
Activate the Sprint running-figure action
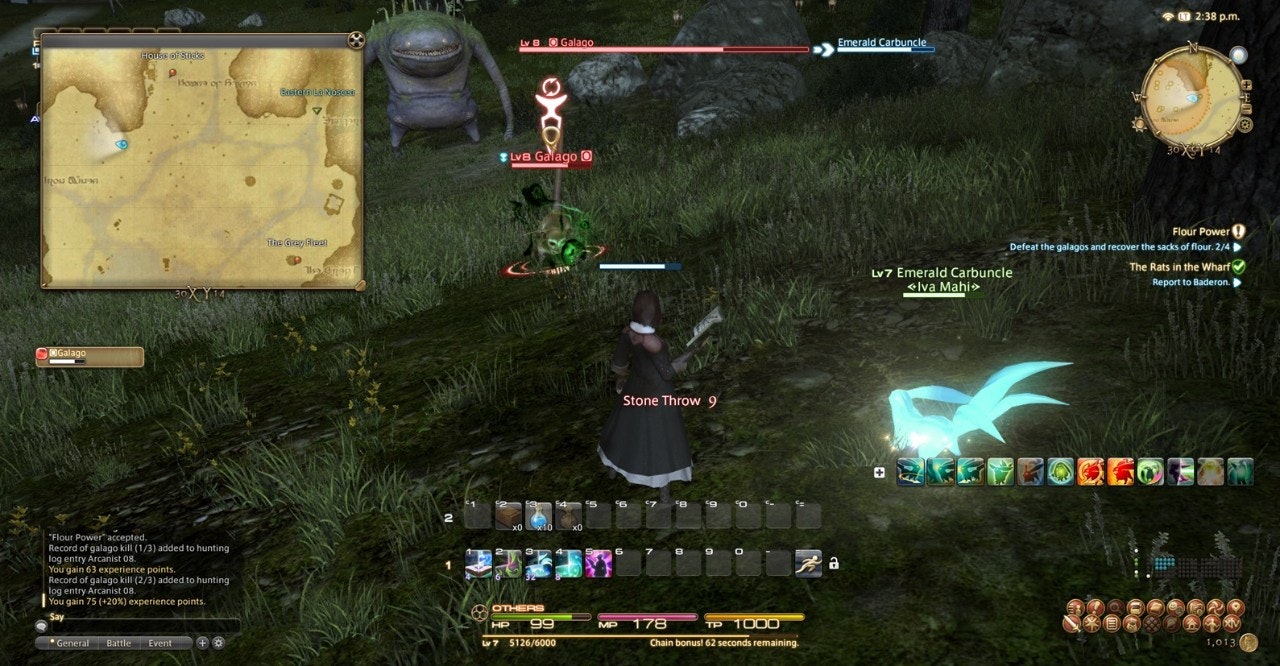pos(808,563)
